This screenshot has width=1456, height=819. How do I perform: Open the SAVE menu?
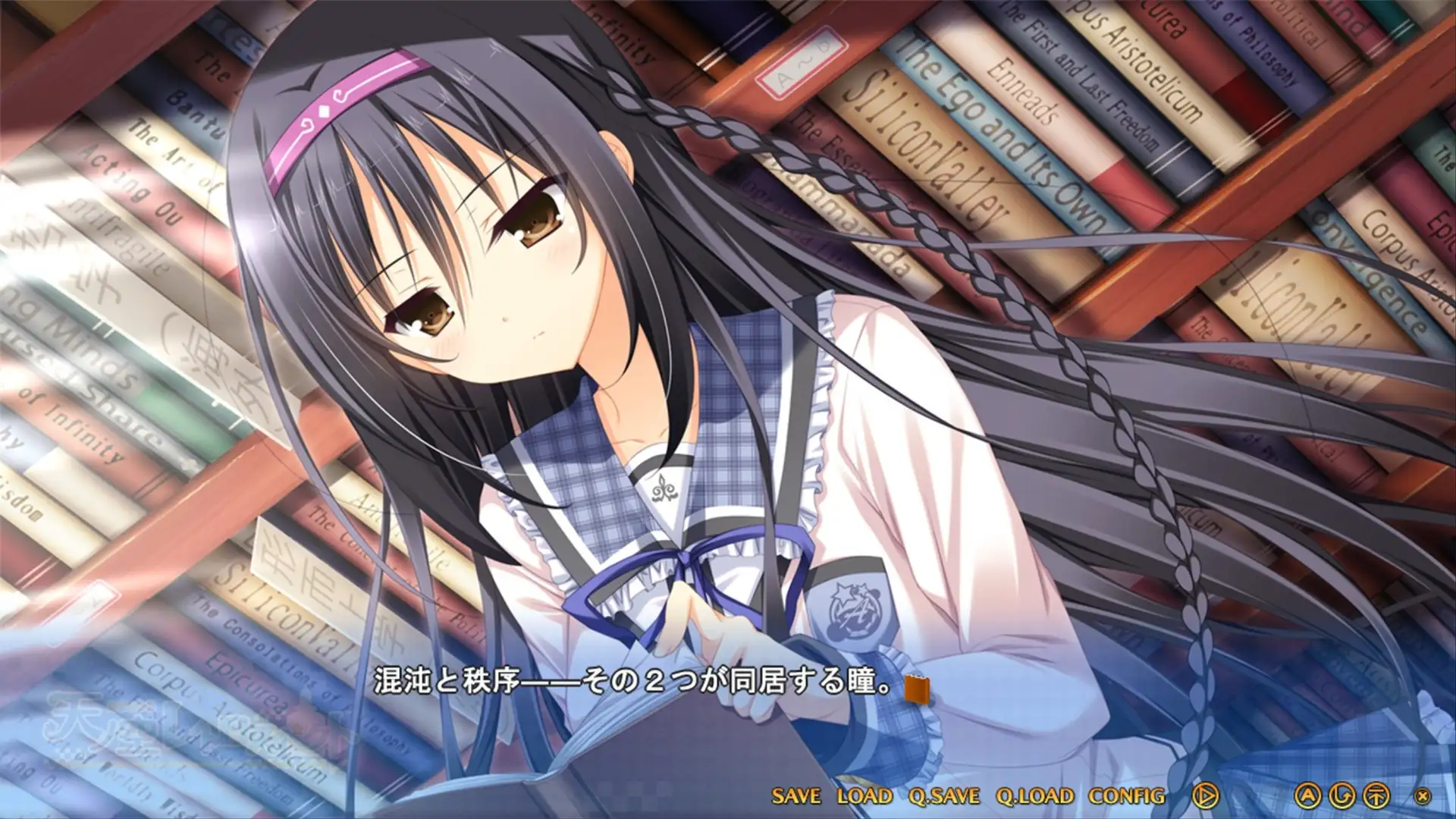pyautogui.click(x=795, y=796)
